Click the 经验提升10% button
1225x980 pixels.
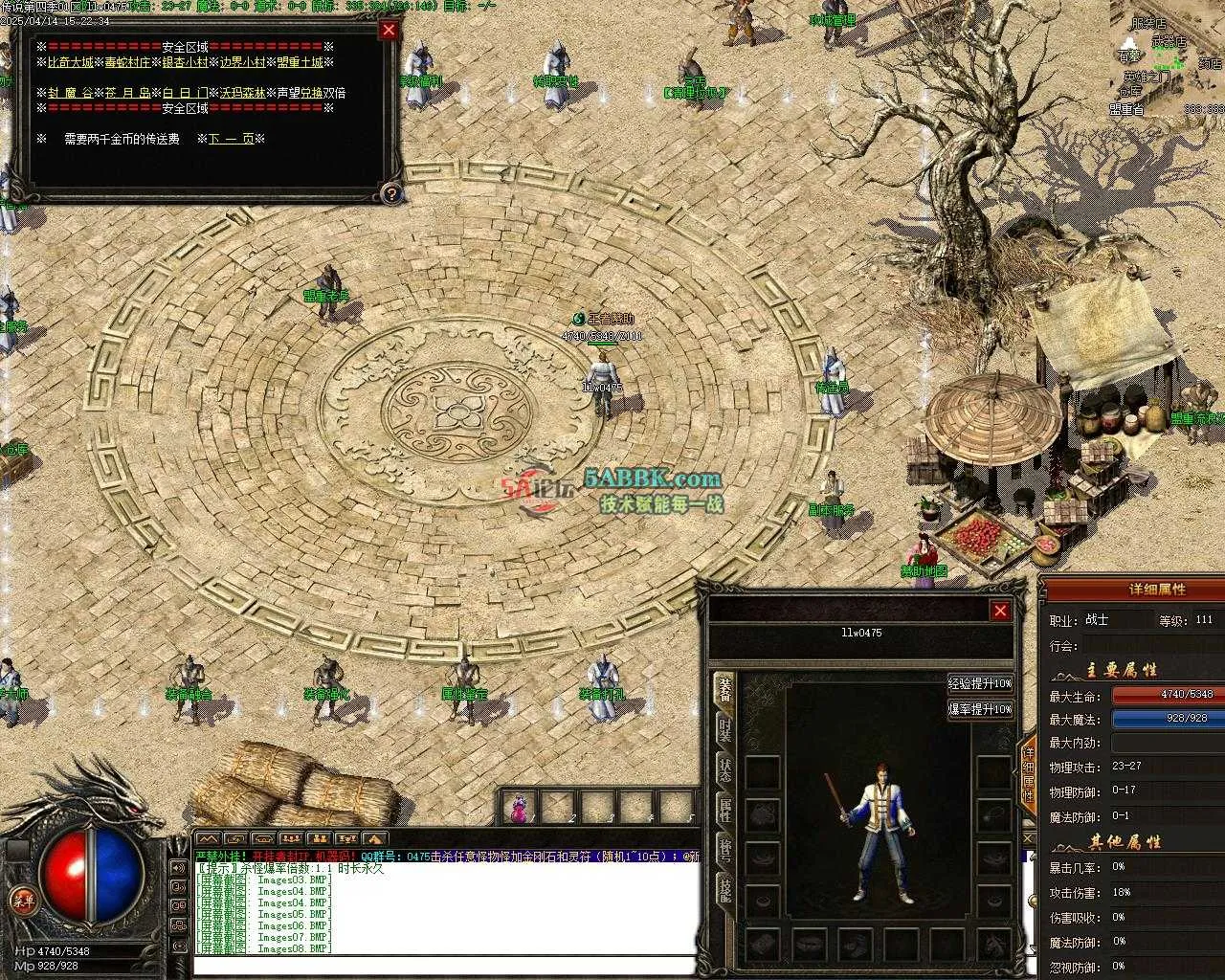[980, 683]
